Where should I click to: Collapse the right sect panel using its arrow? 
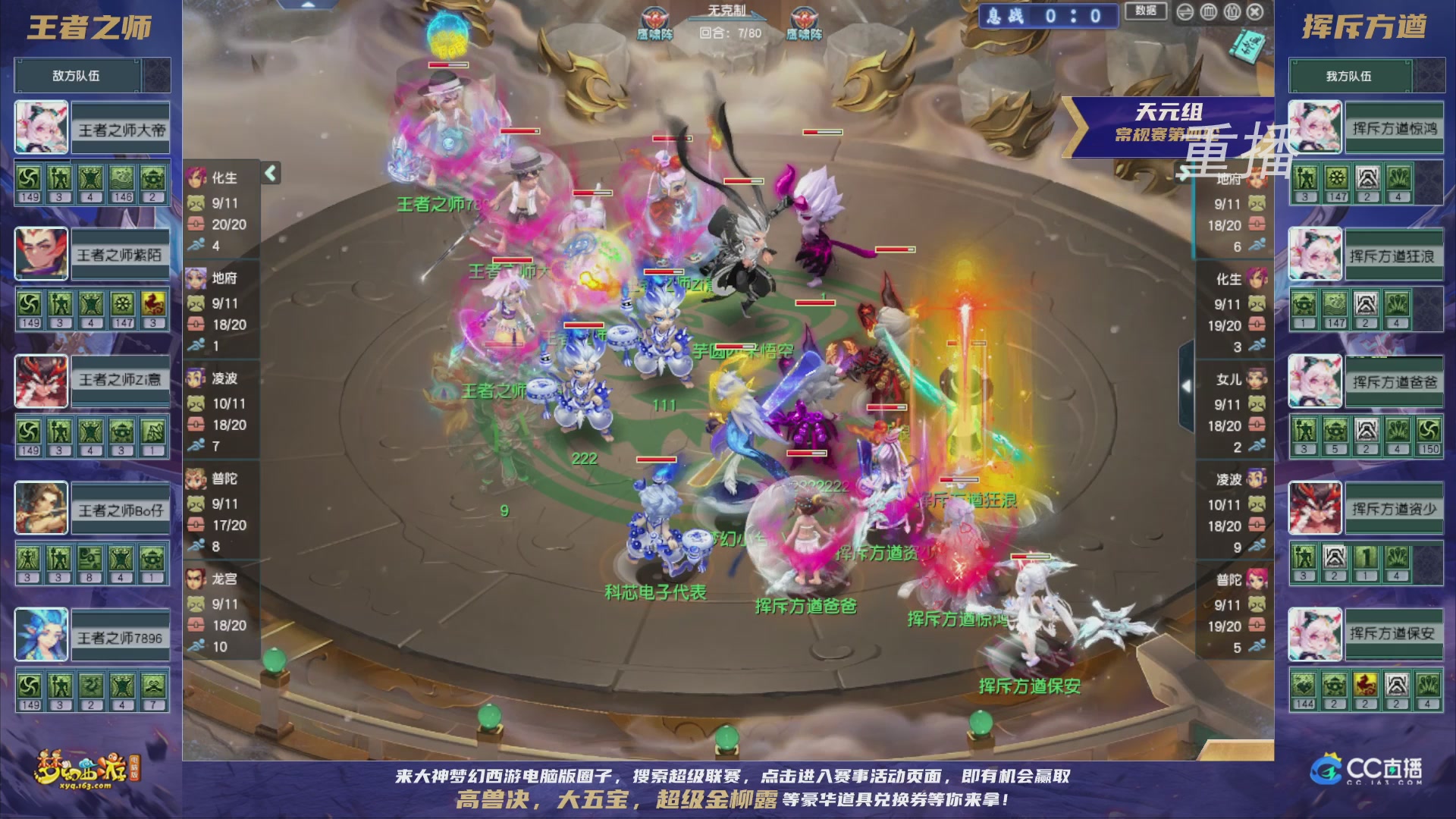[1188, 385]
